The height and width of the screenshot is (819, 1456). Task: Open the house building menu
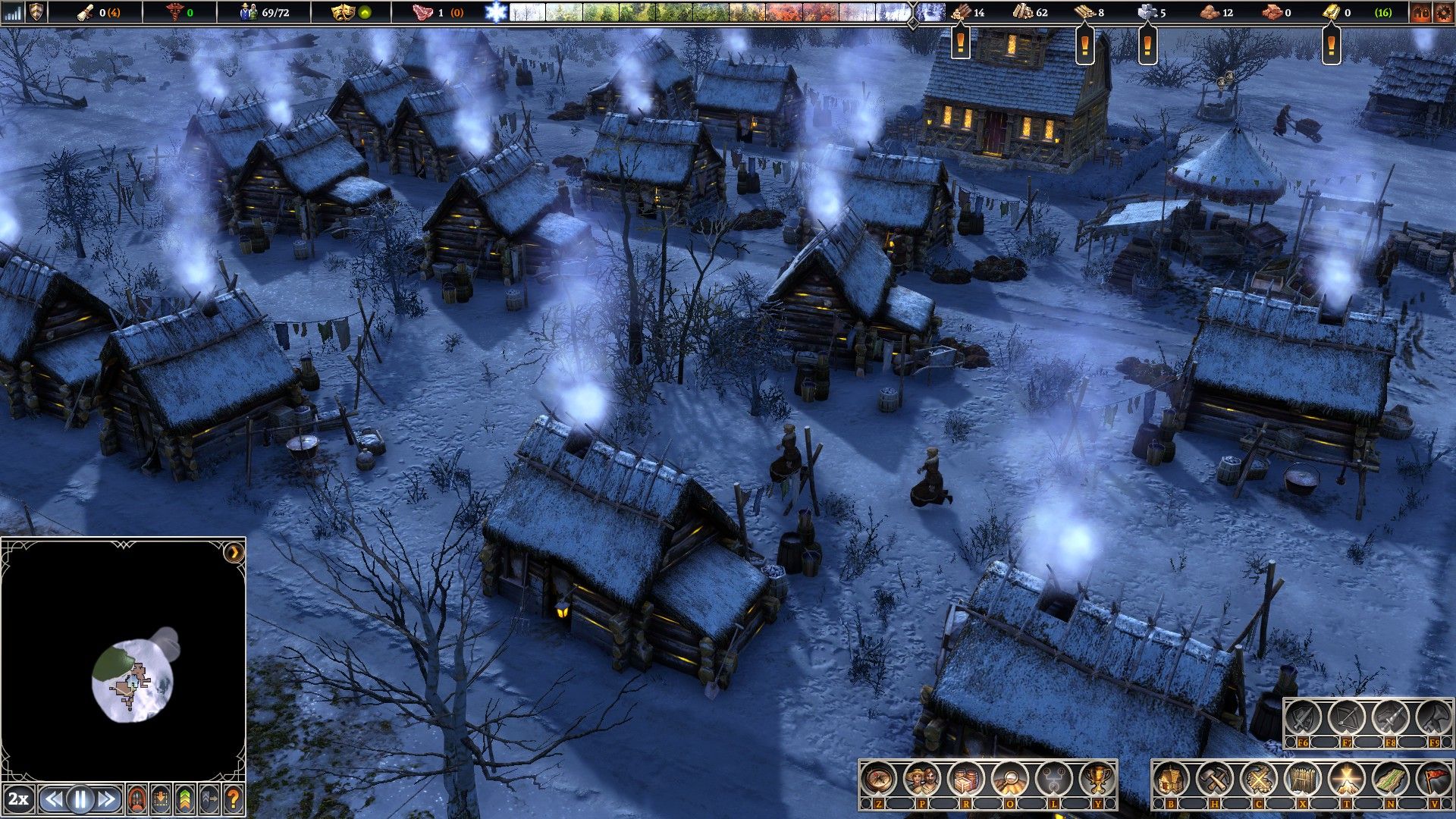click(1171, 779)
